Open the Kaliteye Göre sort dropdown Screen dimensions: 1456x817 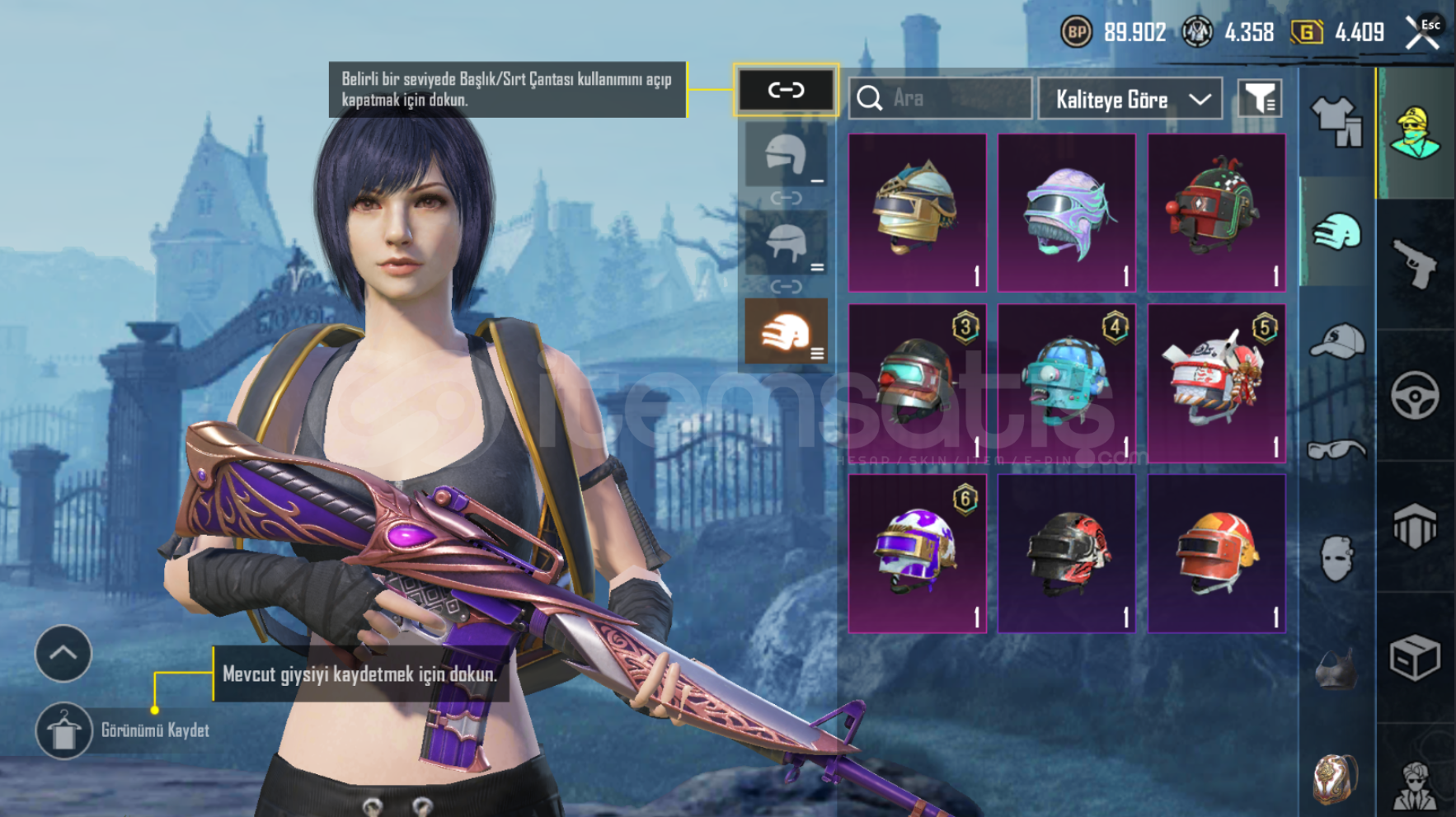[1130, 99]
